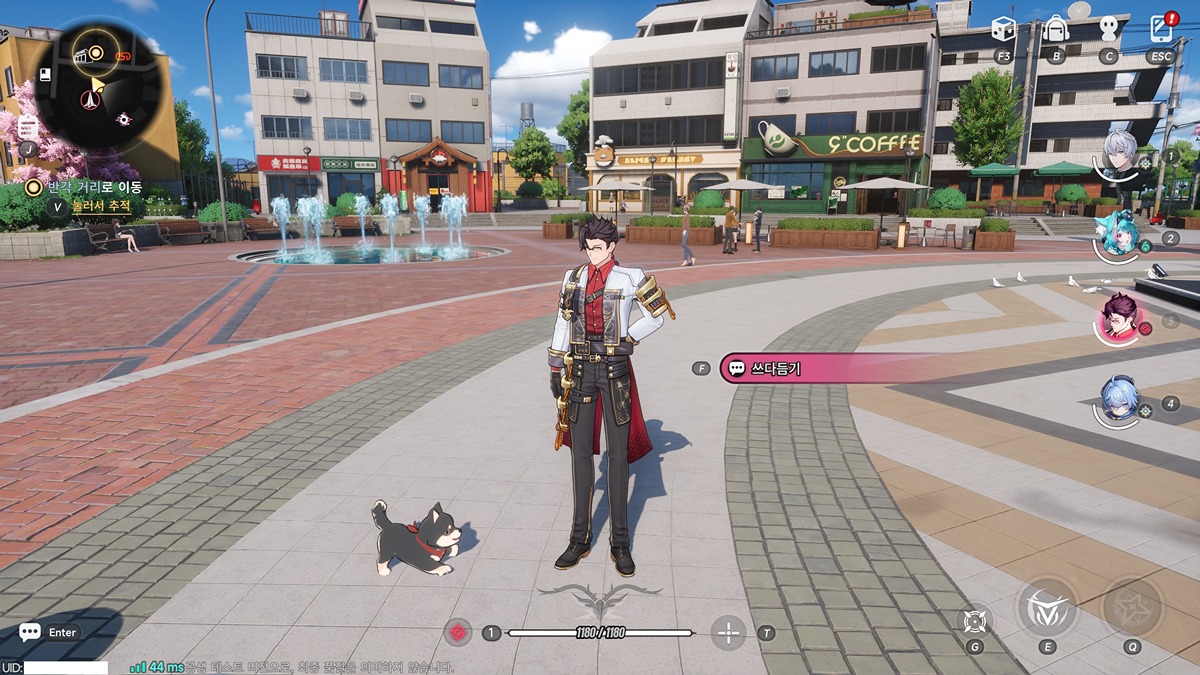Open the phone menu with red alert

tap(1160, 28)
